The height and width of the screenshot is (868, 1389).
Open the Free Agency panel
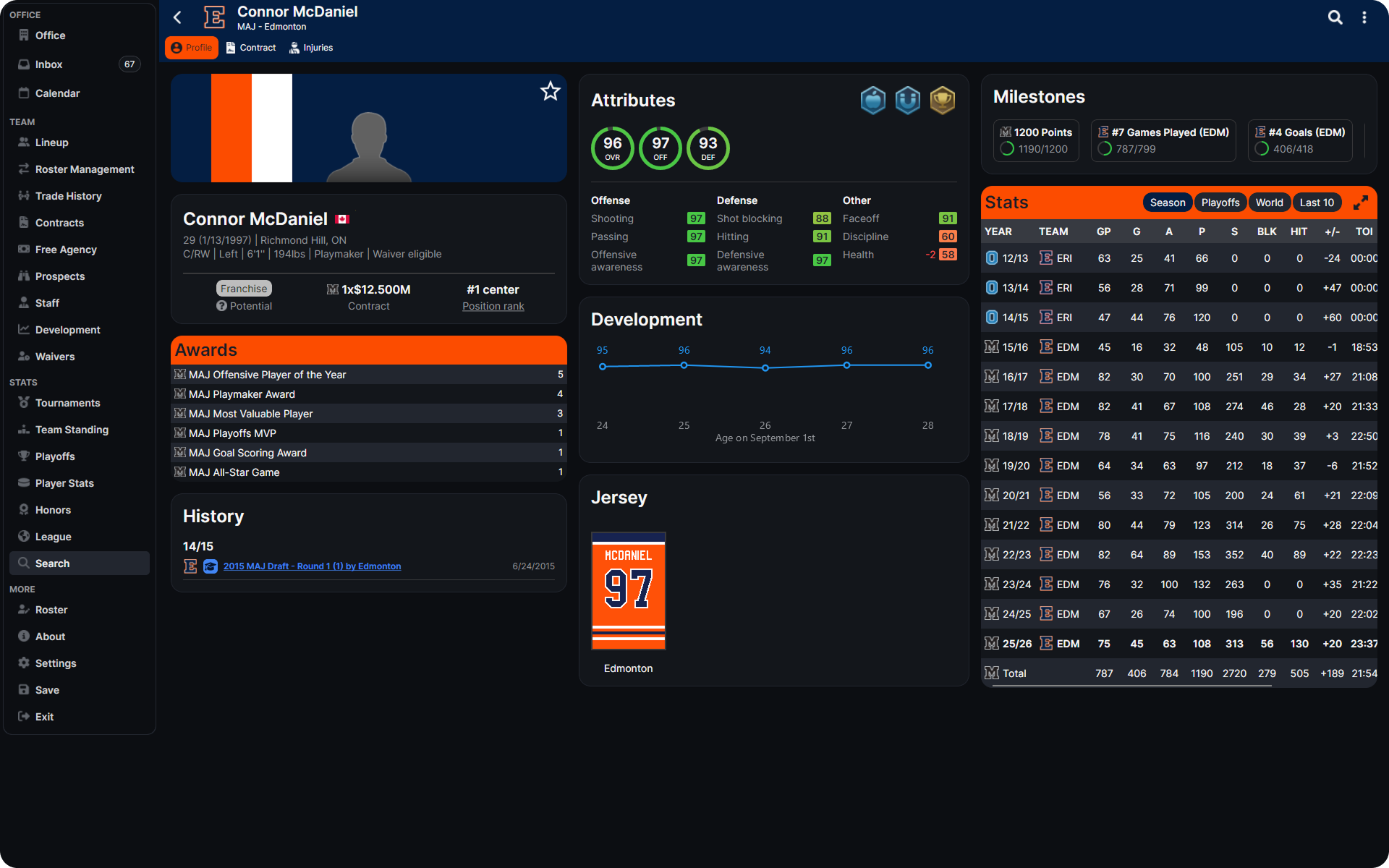[66, 250]
